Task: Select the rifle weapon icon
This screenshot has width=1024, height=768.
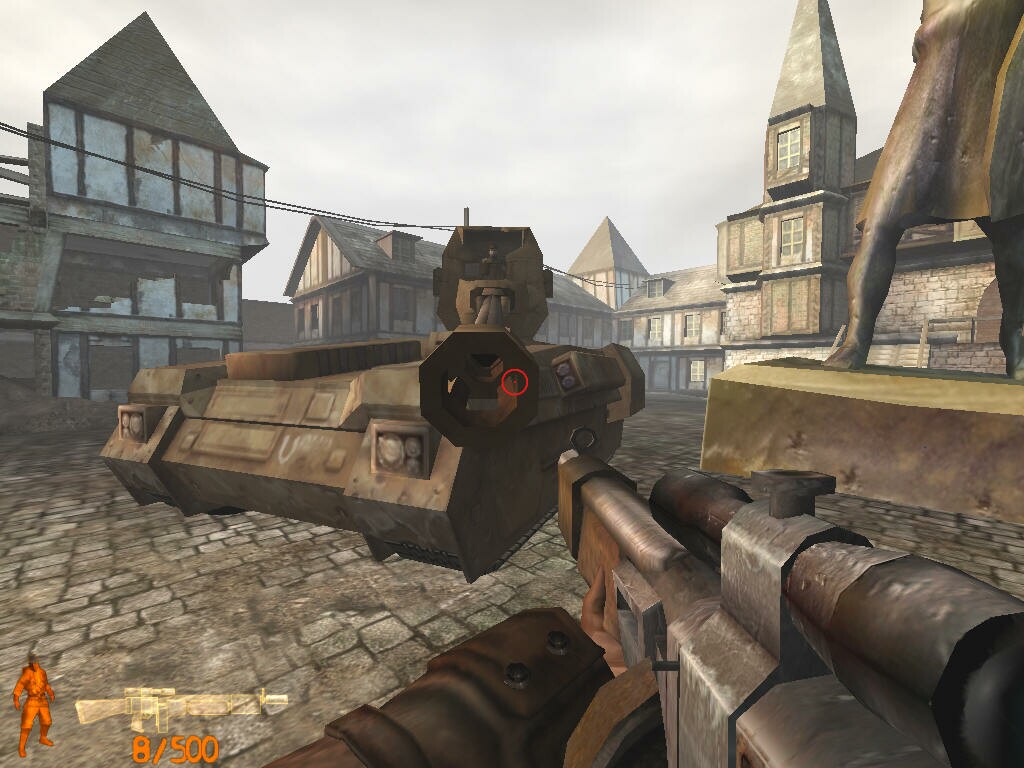Action: click(180, 708)
